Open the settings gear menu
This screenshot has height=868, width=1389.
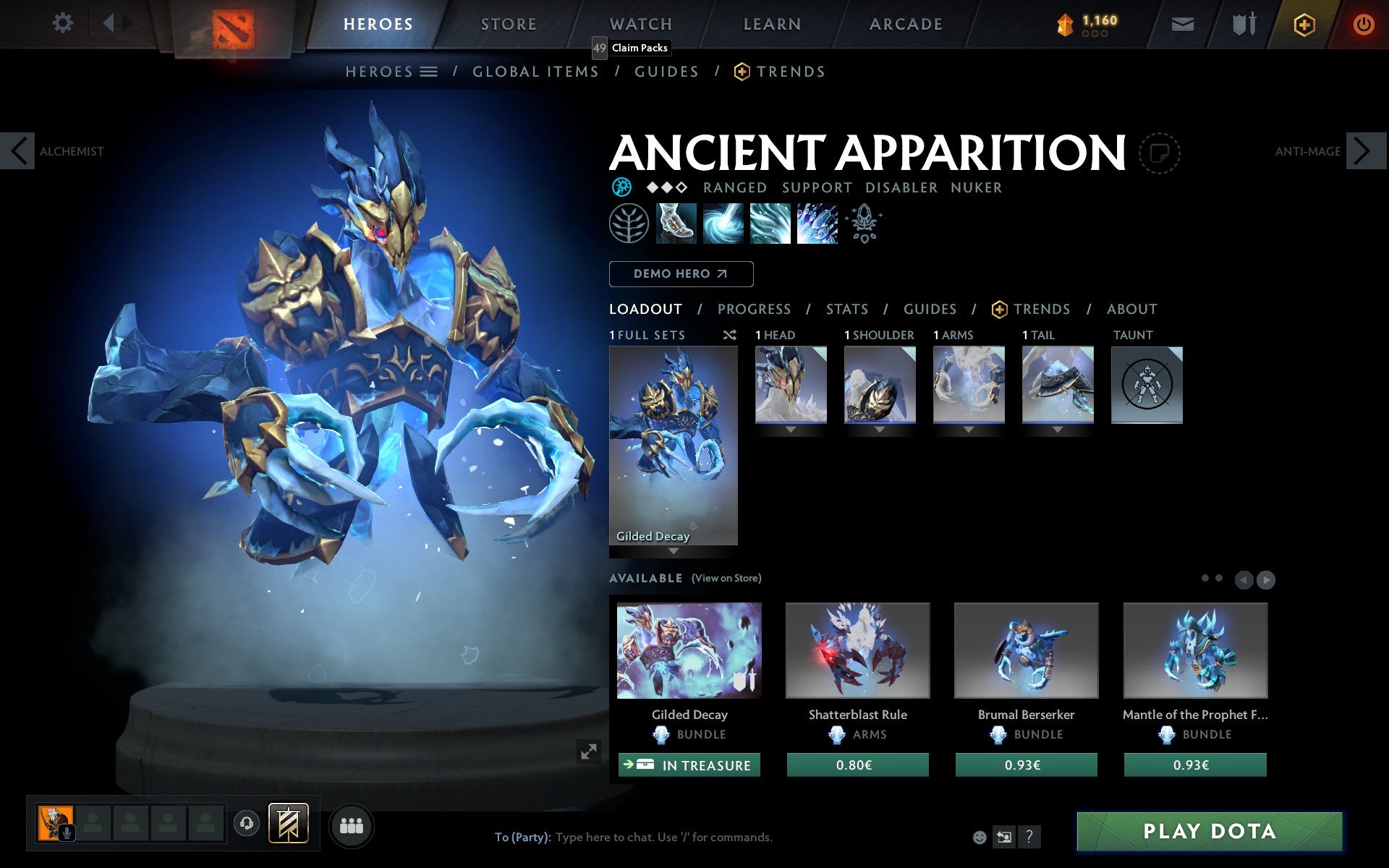coord(64,23)
